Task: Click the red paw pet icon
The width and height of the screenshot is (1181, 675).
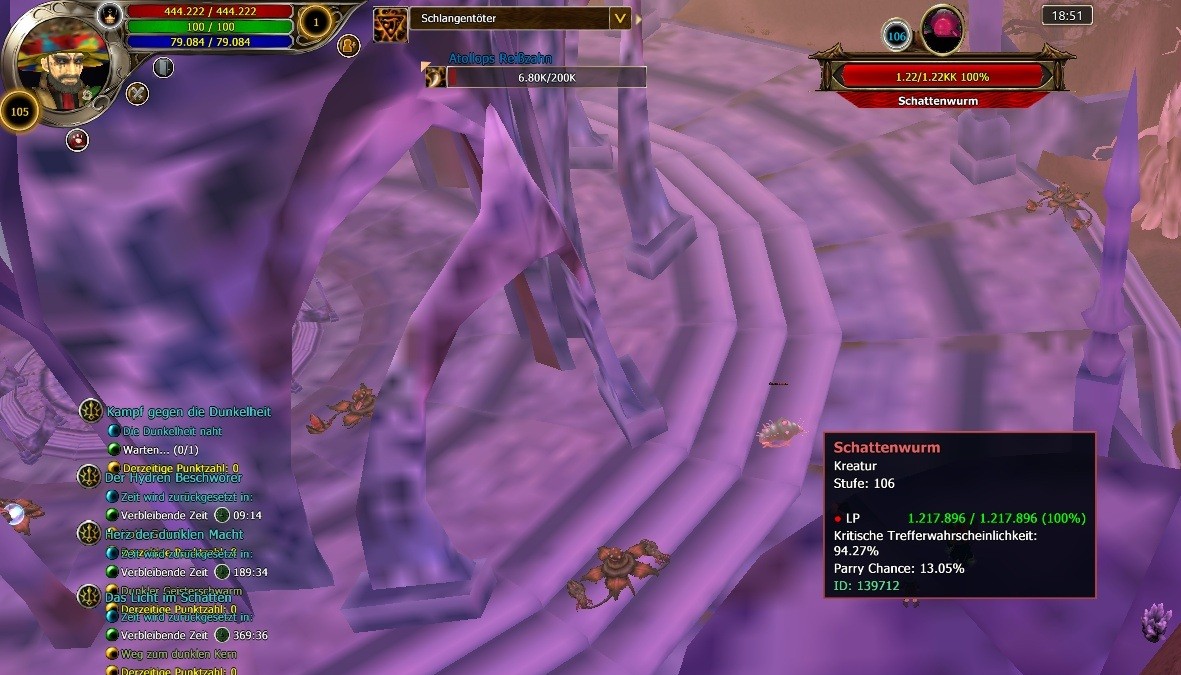Action: [77, 140]
